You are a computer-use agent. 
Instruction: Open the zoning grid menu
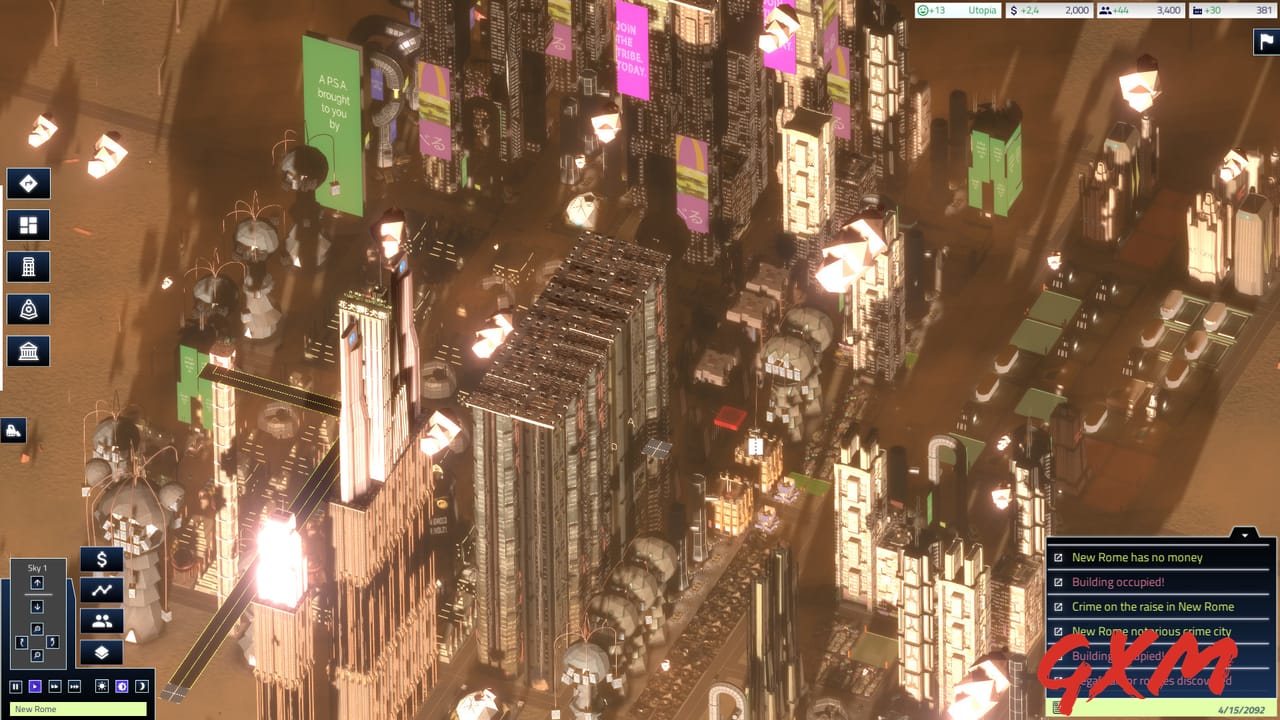coord(27,225)
